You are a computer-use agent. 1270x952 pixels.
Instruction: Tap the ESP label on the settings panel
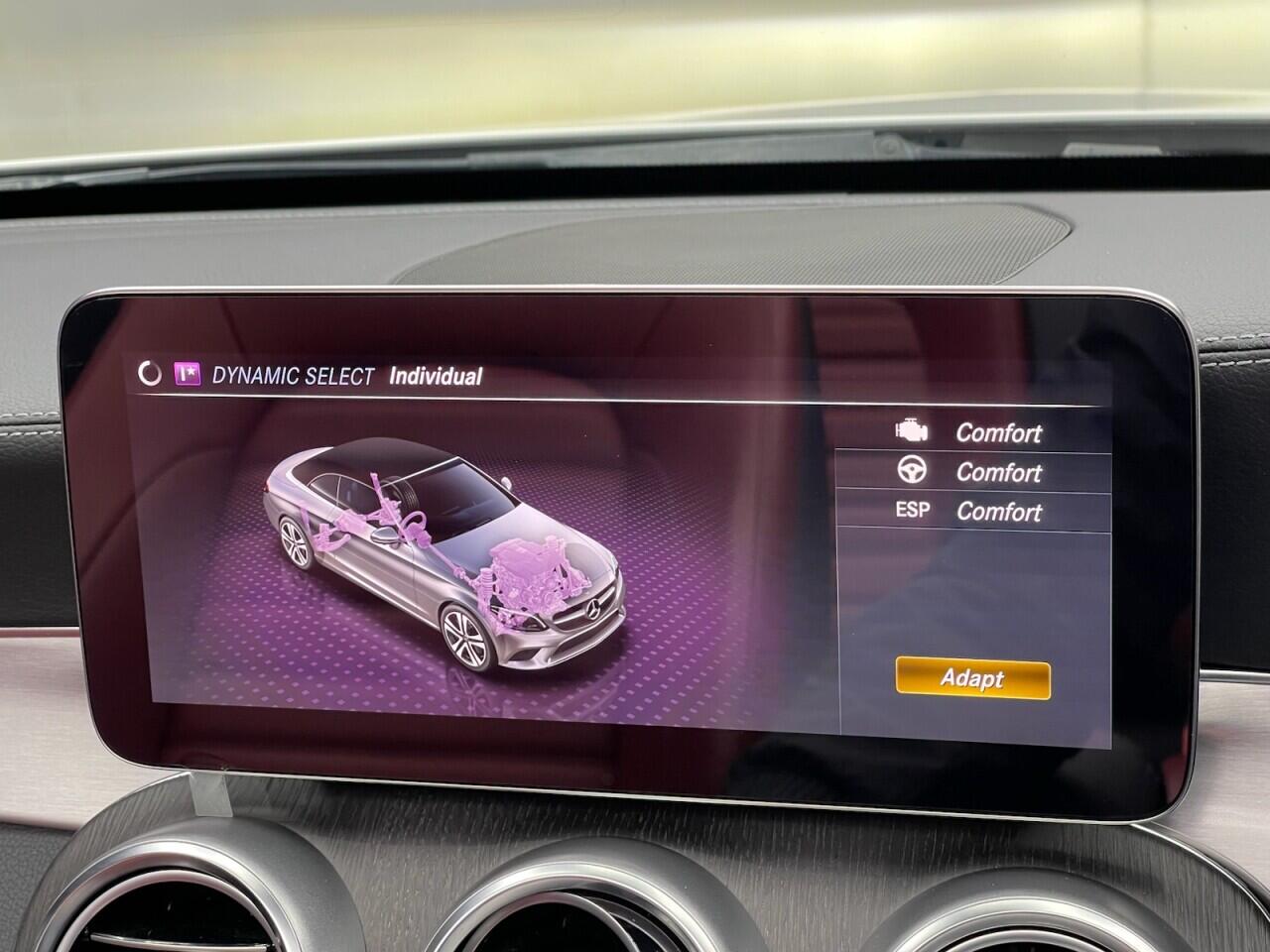(914, 510)
